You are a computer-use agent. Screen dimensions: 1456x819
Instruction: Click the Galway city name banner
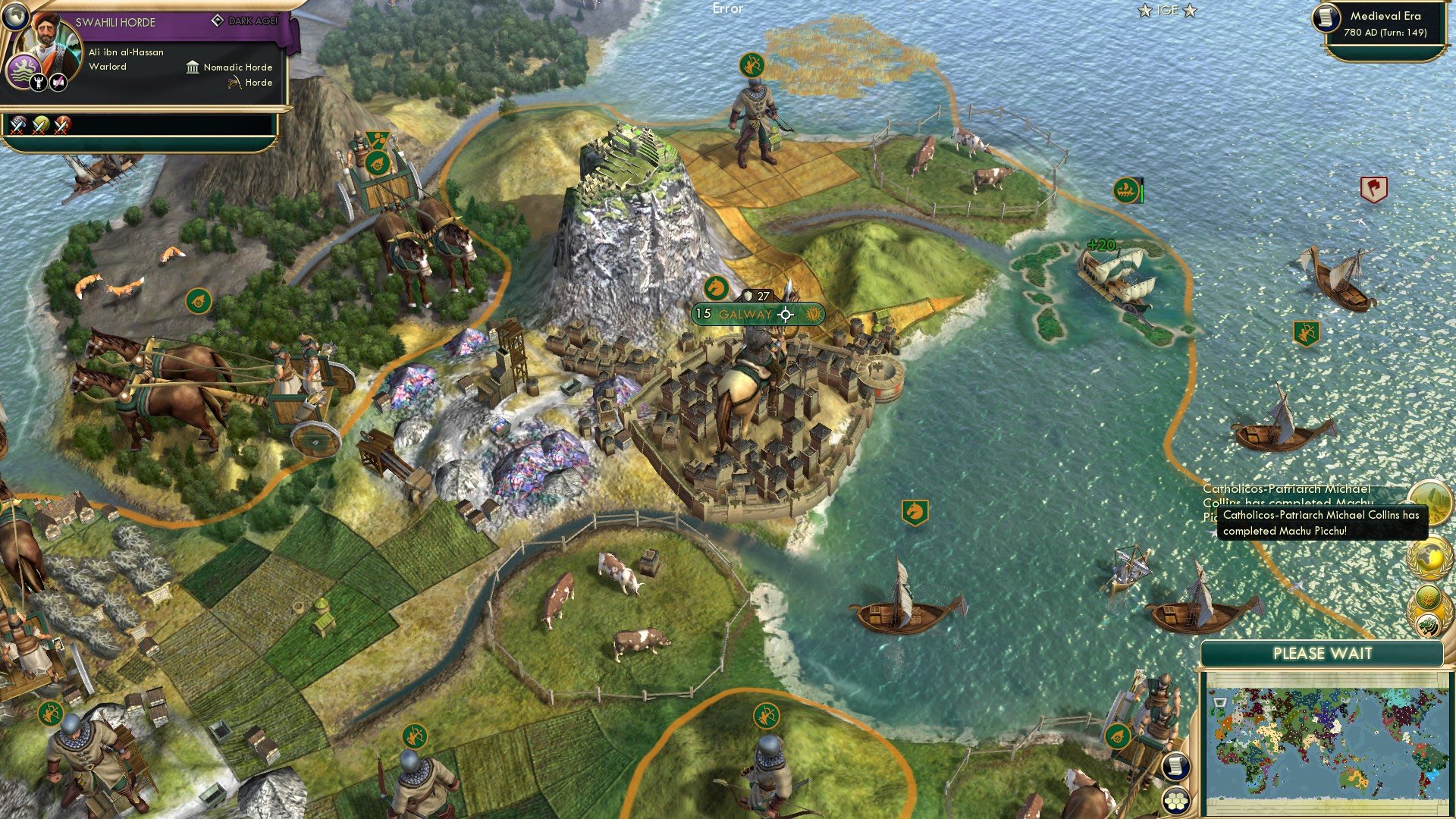(745, 315)
